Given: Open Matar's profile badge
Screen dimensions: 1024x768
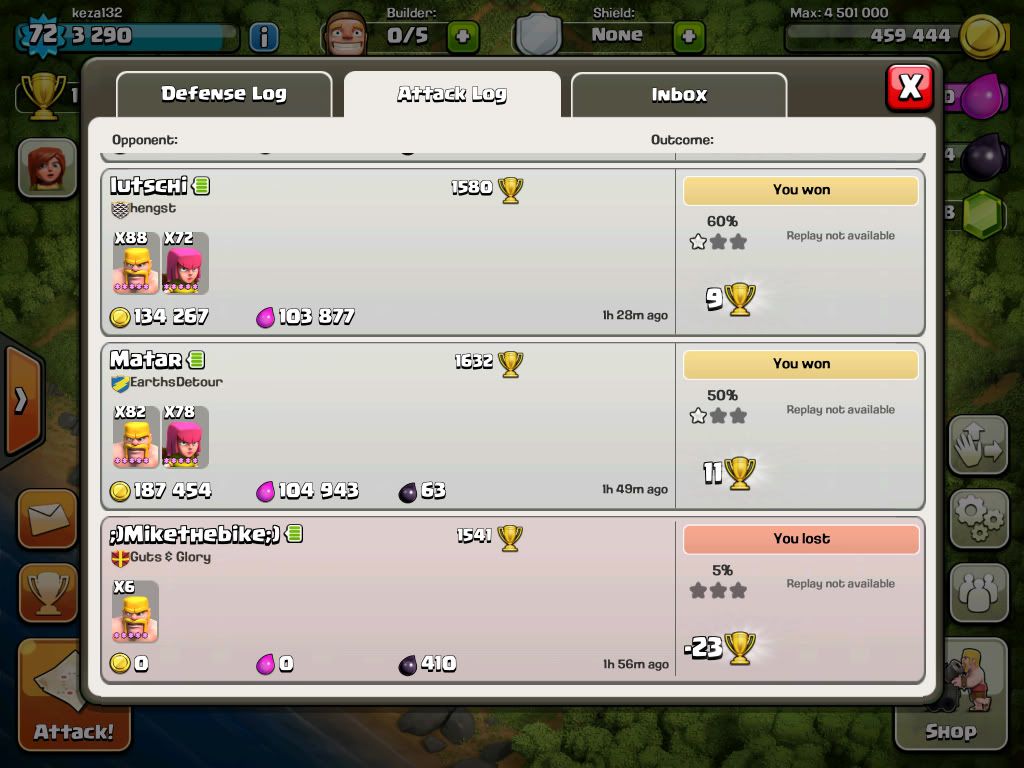Looking at the screenshot, I should [x=196, y=359].
